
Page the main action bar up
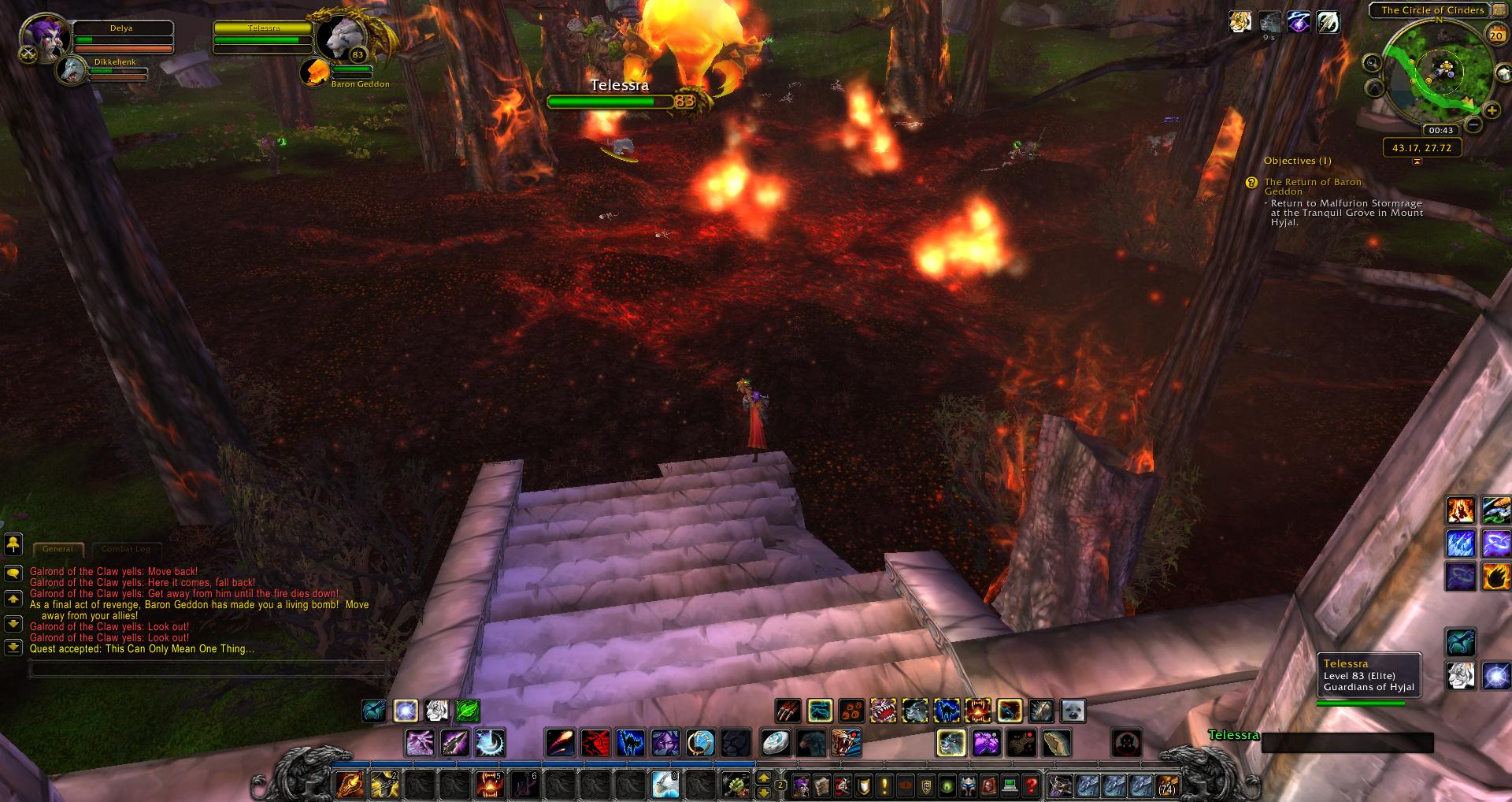(763, 778)
